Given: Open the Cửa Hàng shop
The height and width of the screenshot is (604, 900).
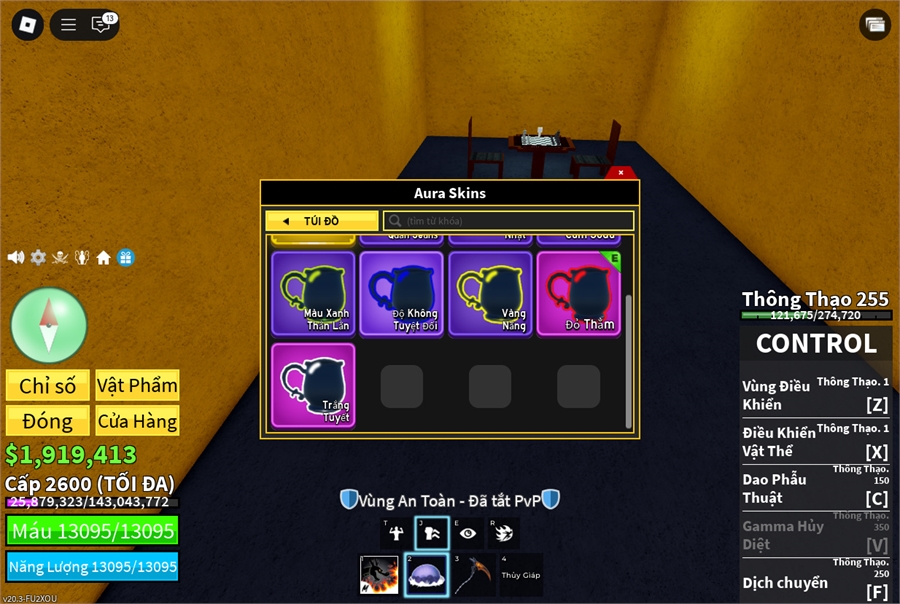Looking at the screenshot, I should [x=137, y=420].
